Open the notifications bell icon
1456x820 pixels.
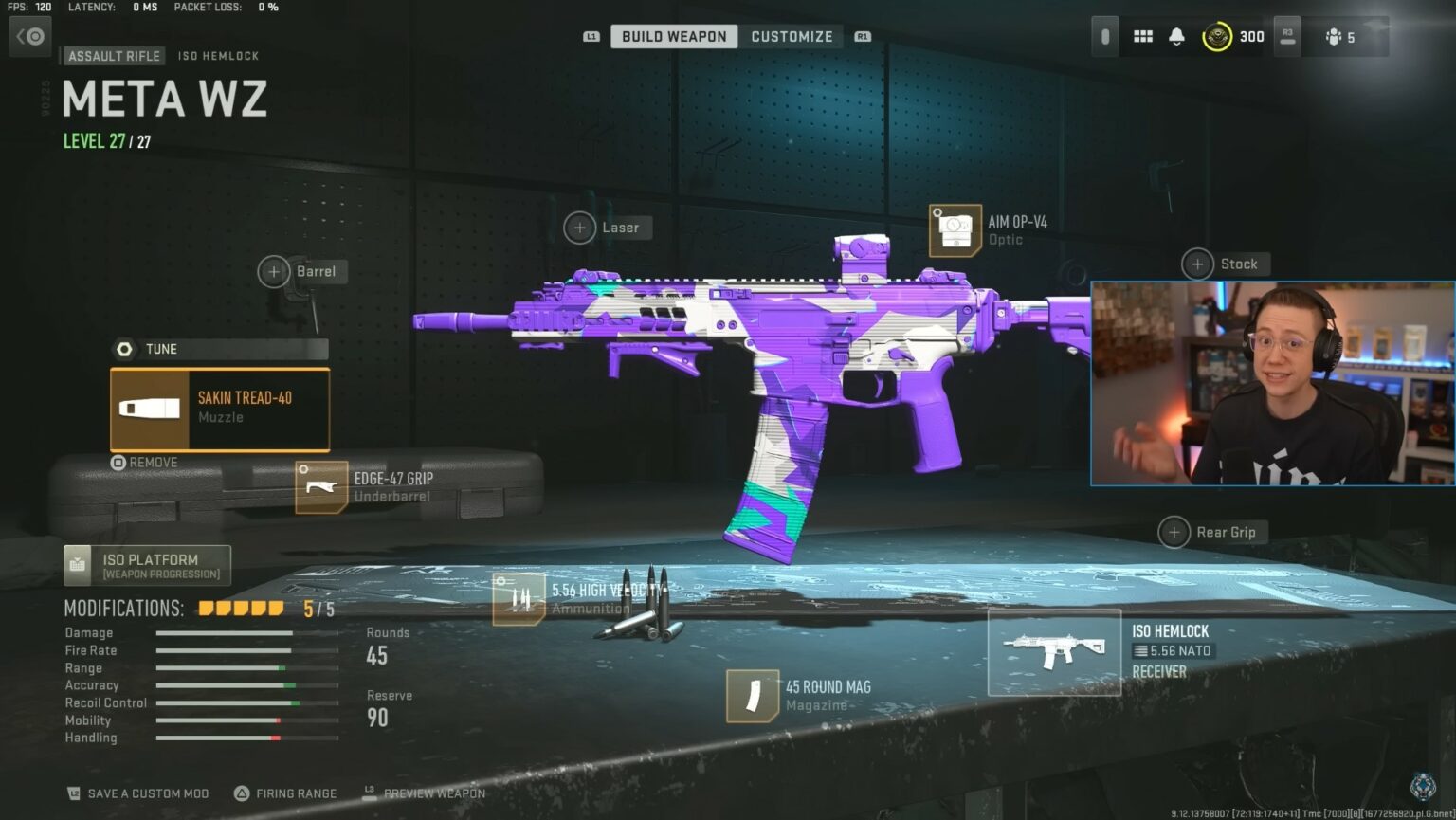coord(1177,36)
